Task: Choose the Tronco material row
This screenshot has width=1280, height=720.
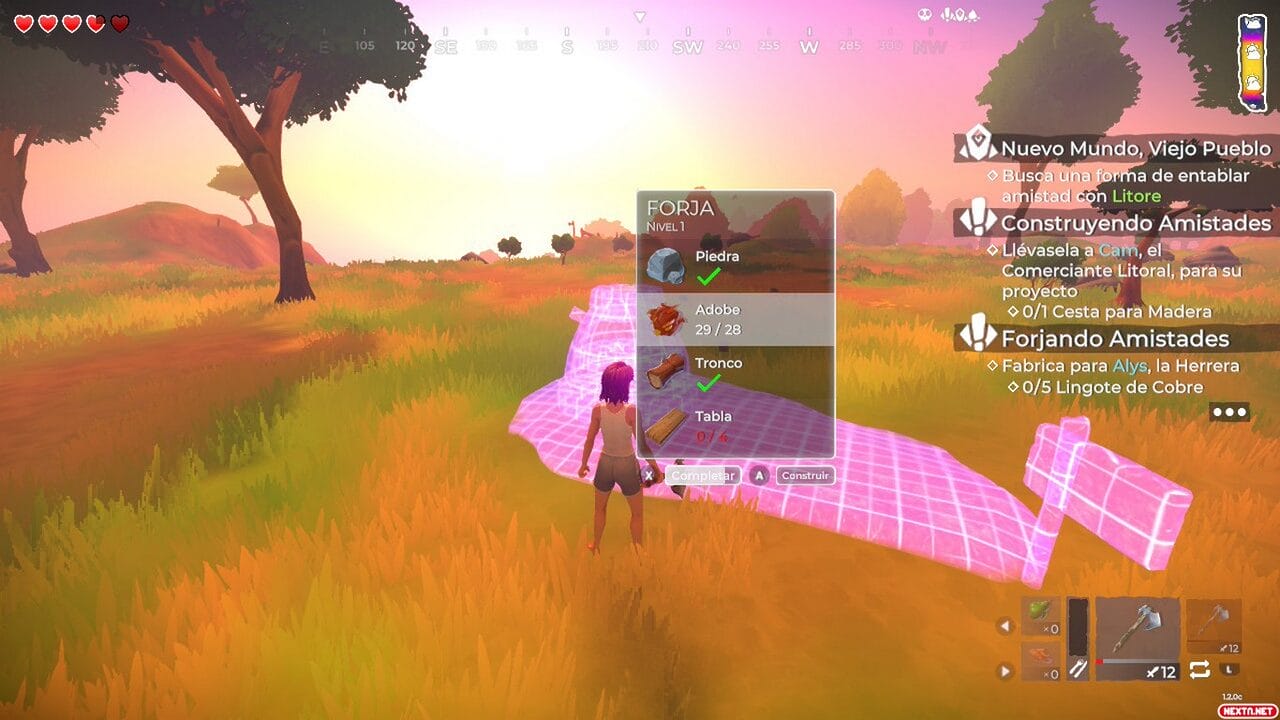Action: [735, 372]
